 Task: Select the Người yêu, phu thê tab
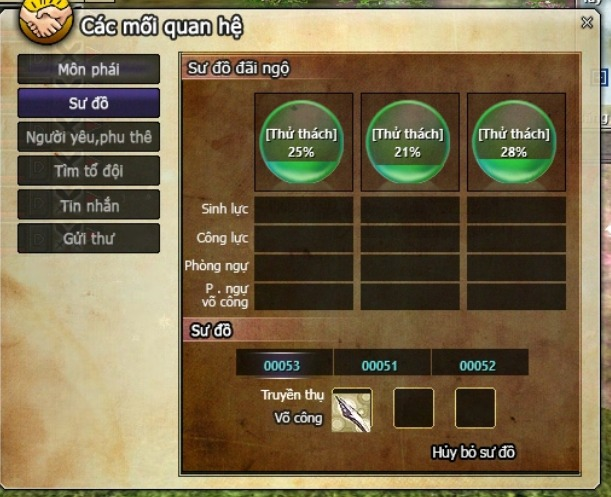click(x=89, y=137)
